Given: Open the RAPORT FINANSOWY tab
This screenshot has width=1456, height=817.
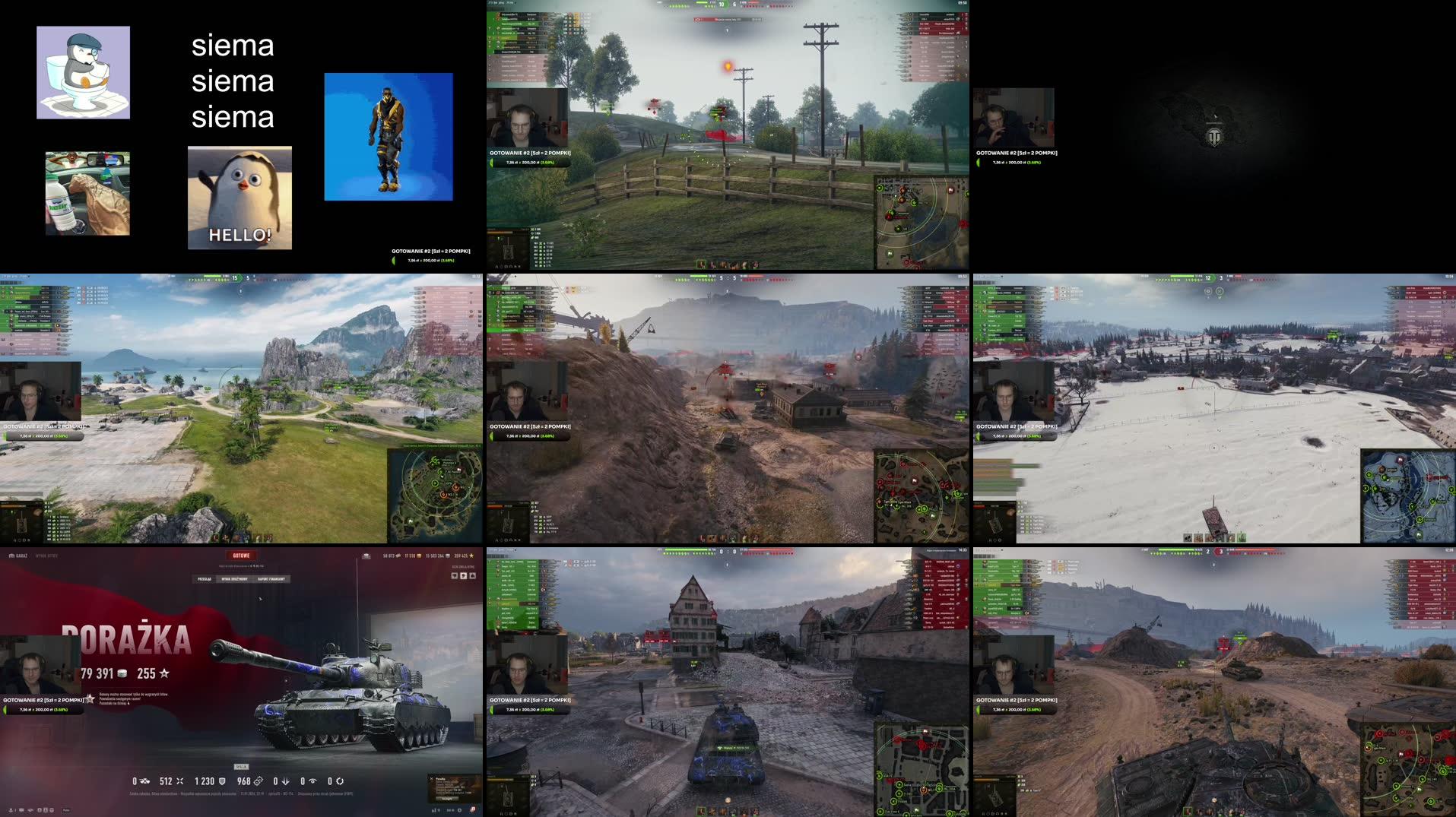Looking at the screenshot, I should tap(271, 578).
